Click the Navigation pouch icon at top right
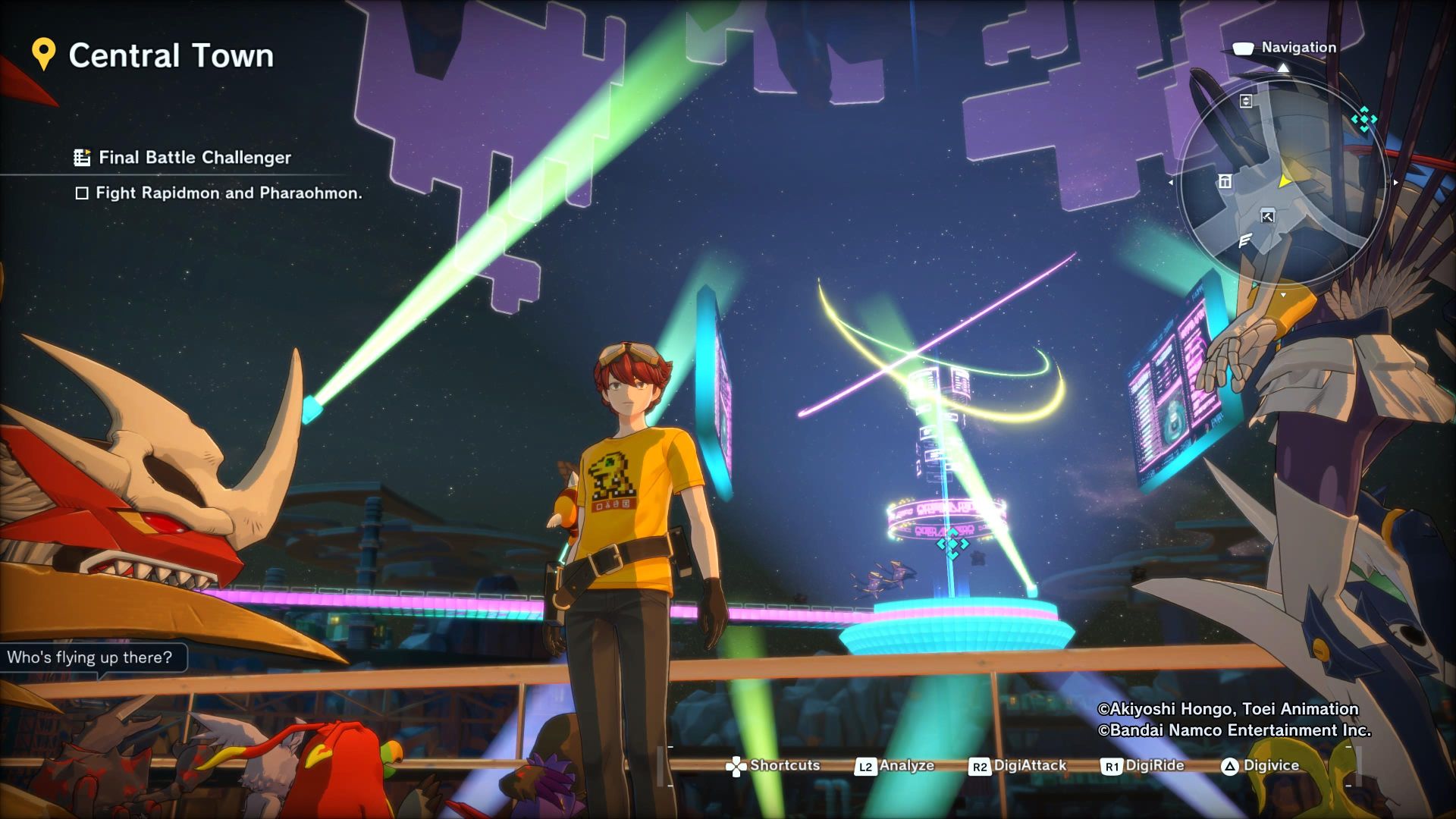The height and width of the screenshot is (819, 1456). click(1243, 47)
